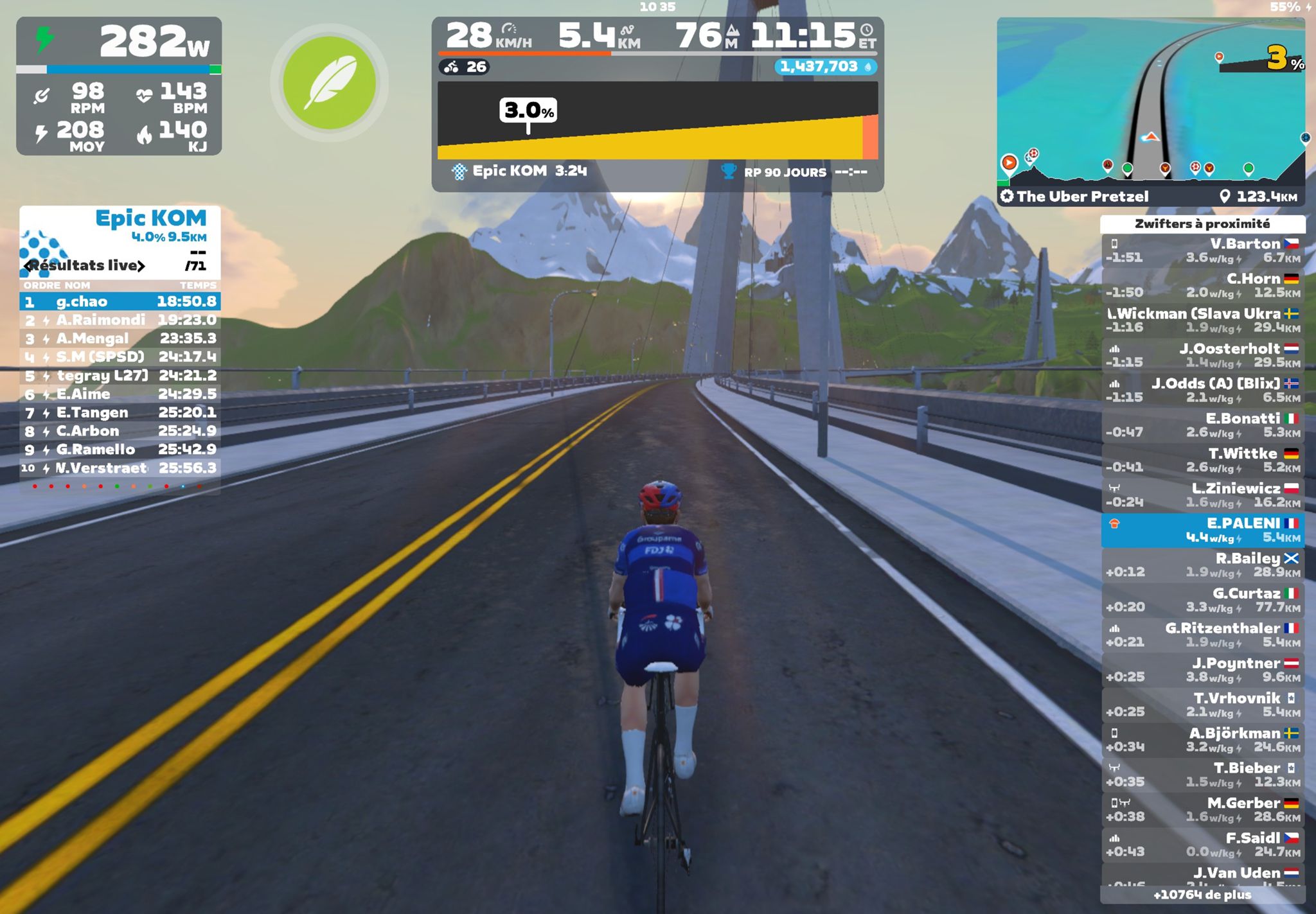Select g.chao leaderboard entry
This screenshot has height=914, width=1316.
pos(120,301)
